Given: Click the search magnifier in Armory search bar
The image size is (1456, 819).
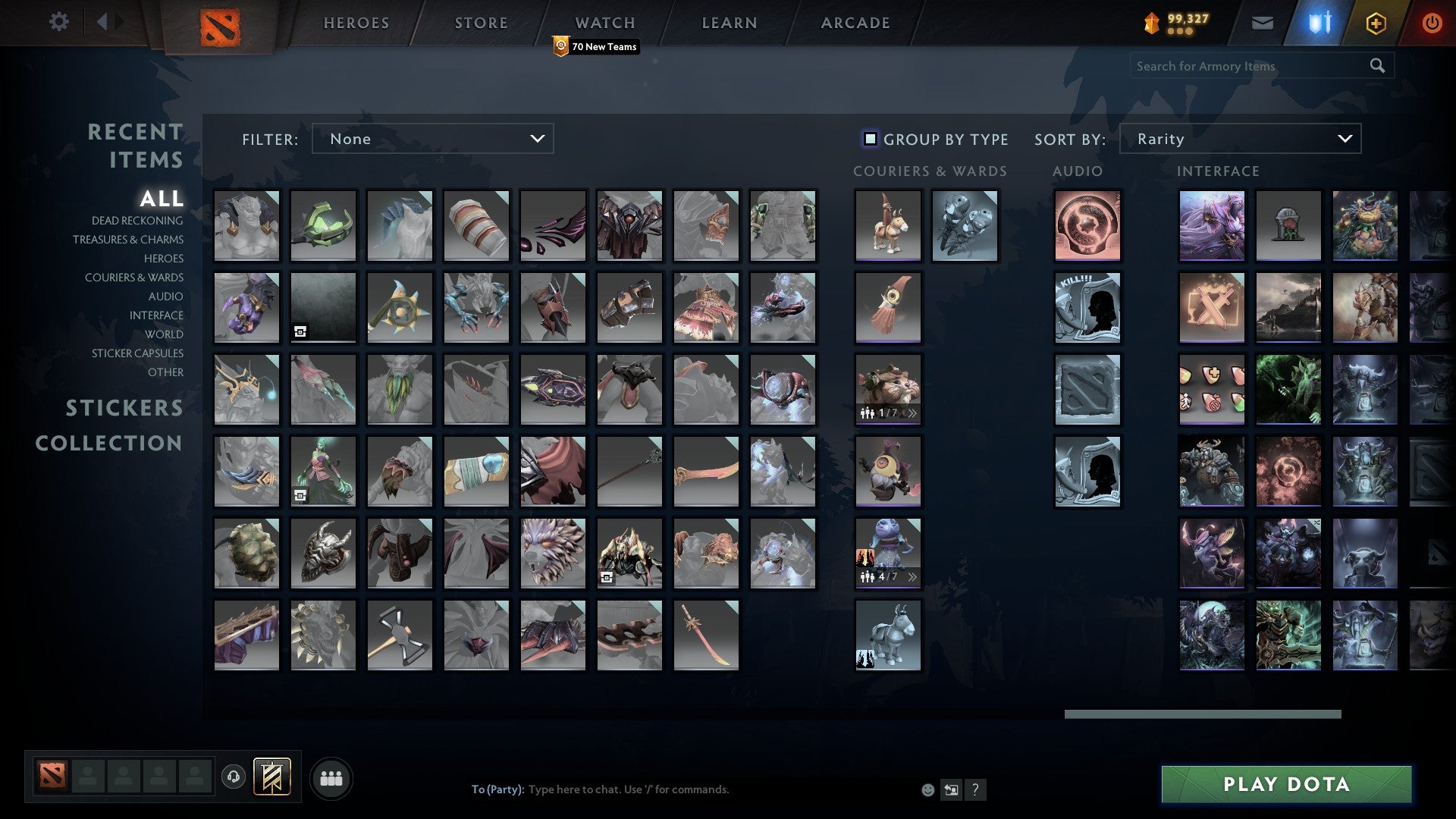Looking at the screenshot, I should pyautogui.click(x=1377, y=66).
